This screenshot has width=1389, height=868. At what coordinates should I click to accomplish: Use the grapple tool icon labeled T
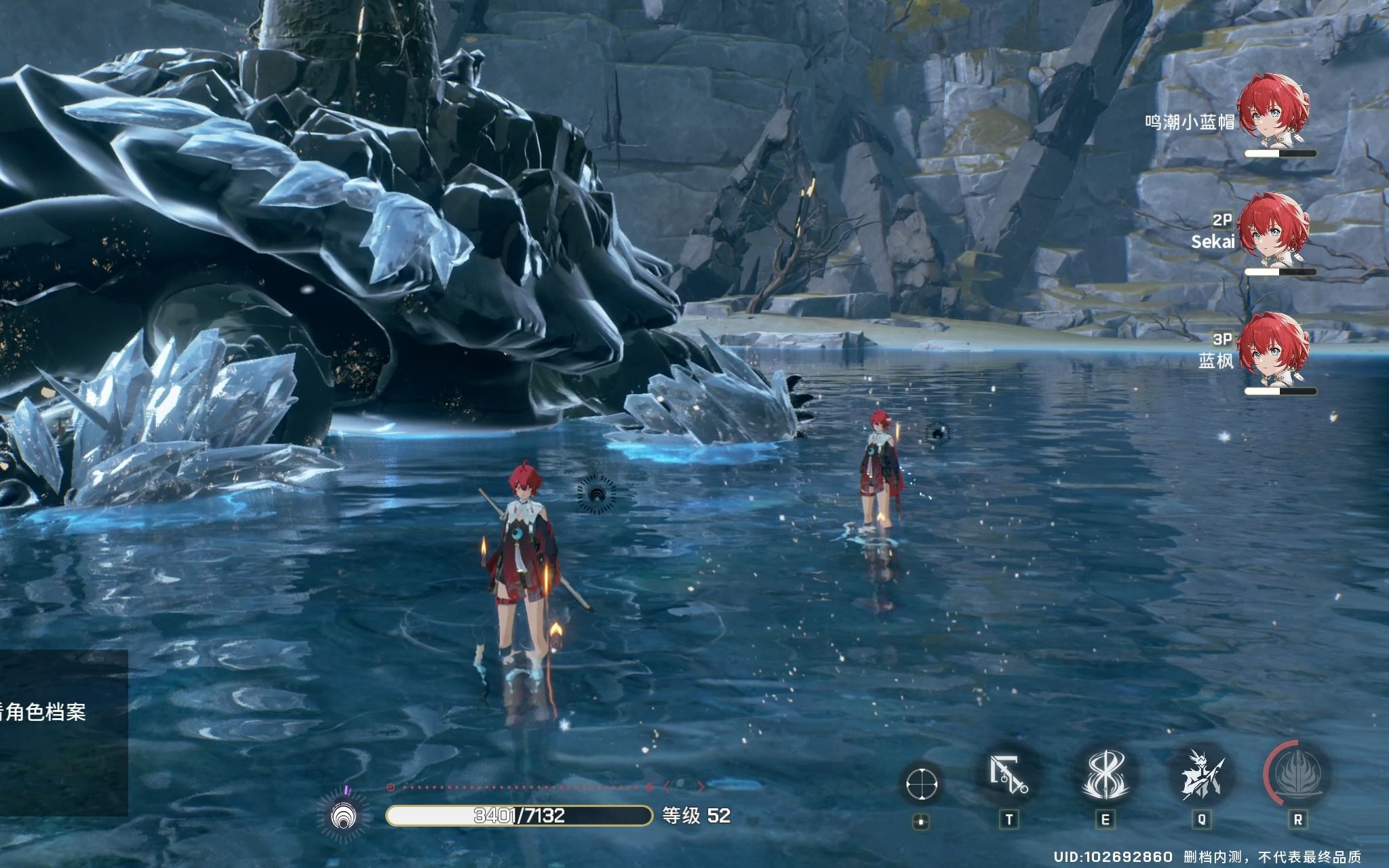[1008, 775]
